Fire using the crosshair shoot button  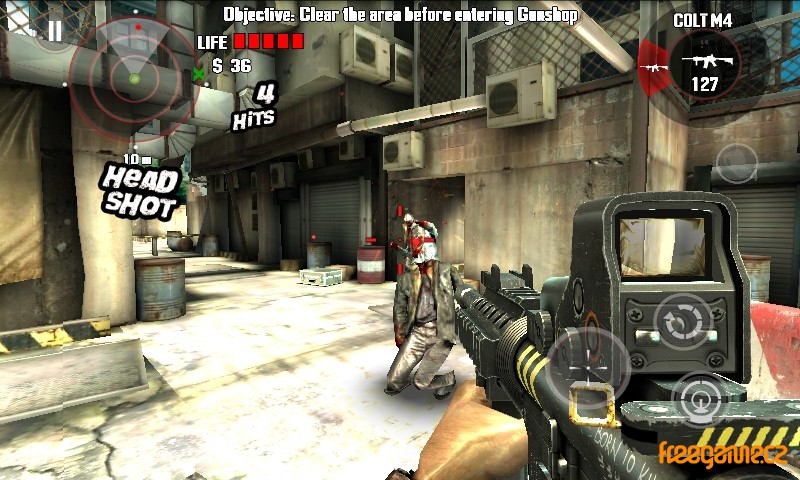[x=589, y=364]
